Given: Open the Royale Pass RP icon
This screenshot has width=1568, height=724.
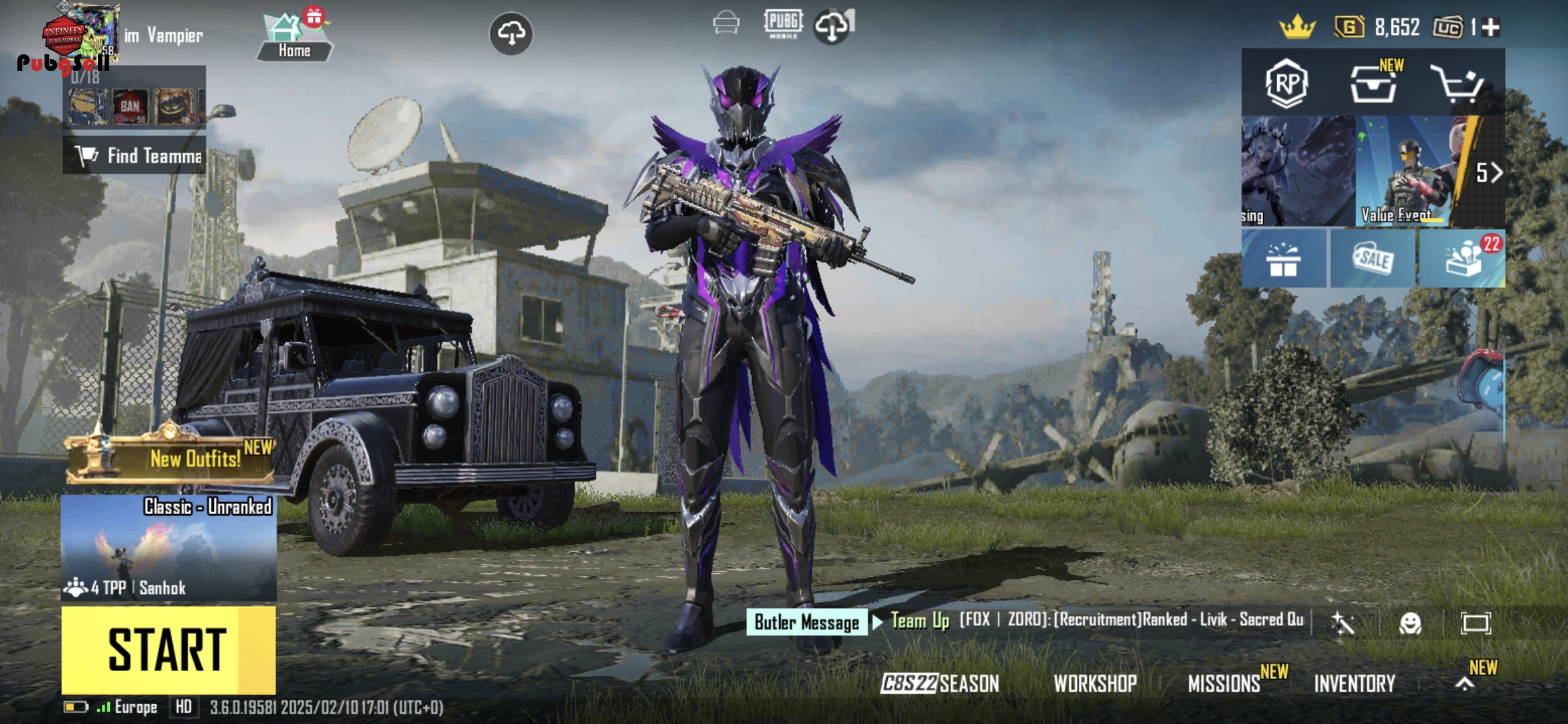Looking at the screenshot, I should coord(1287,84).
